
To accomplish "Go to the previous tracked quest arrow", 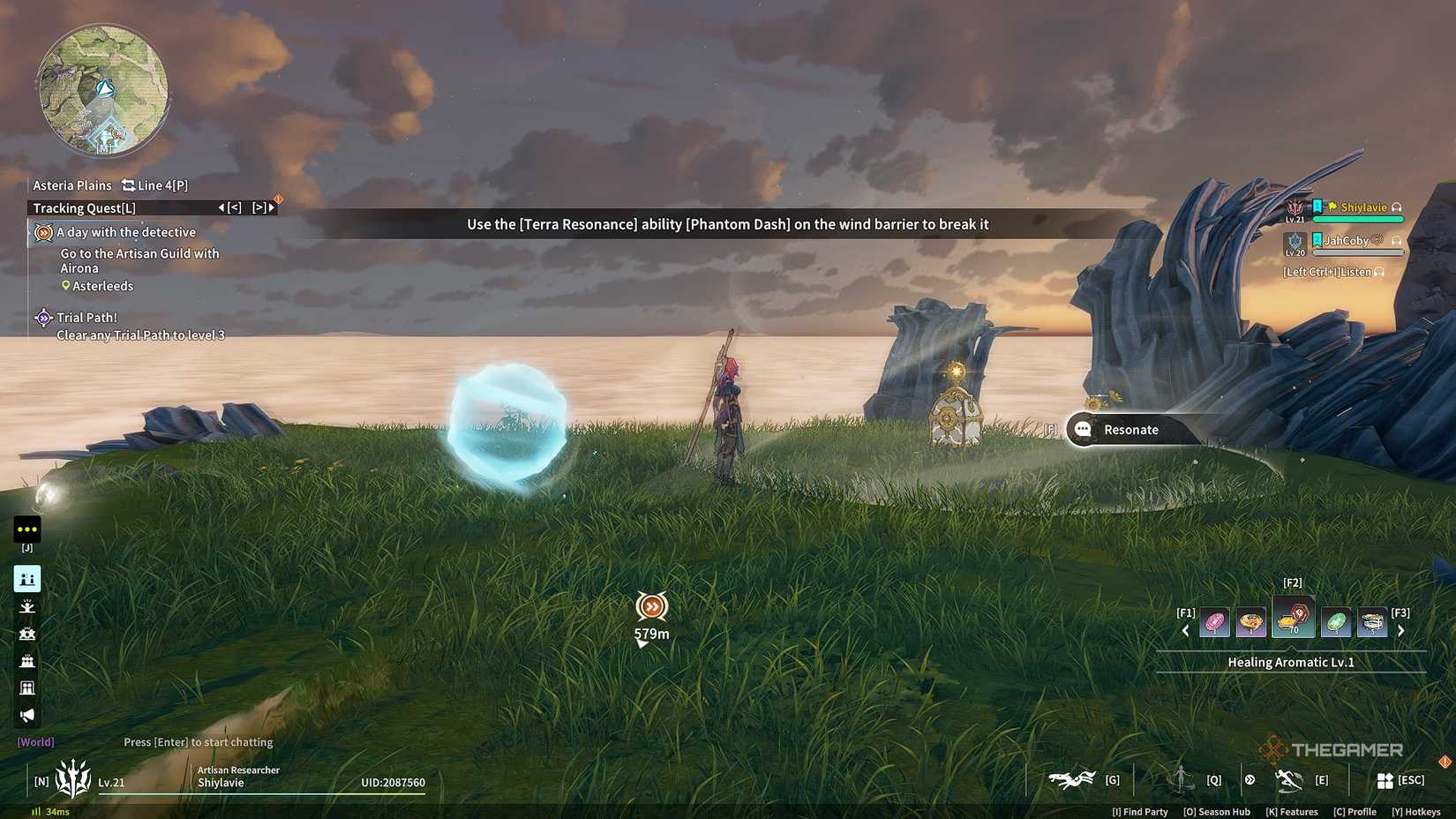I will point(221,208).
